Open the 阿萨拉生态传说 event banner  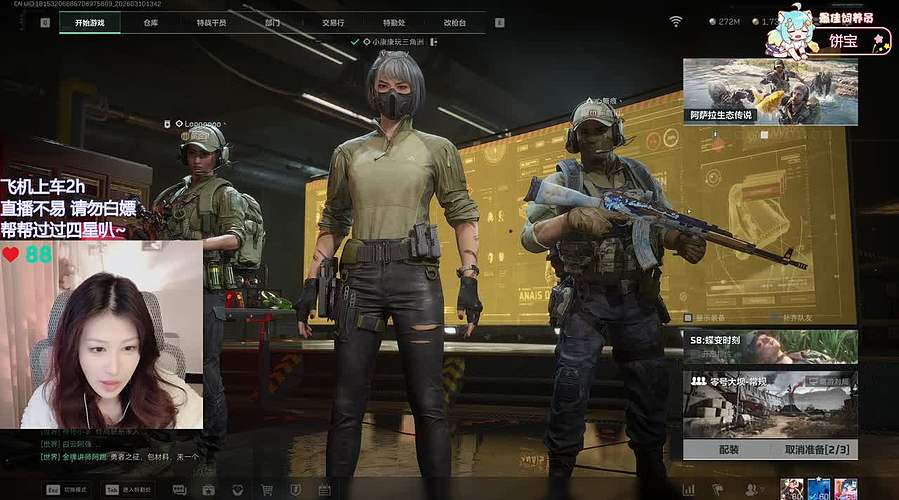click(770, 91)
